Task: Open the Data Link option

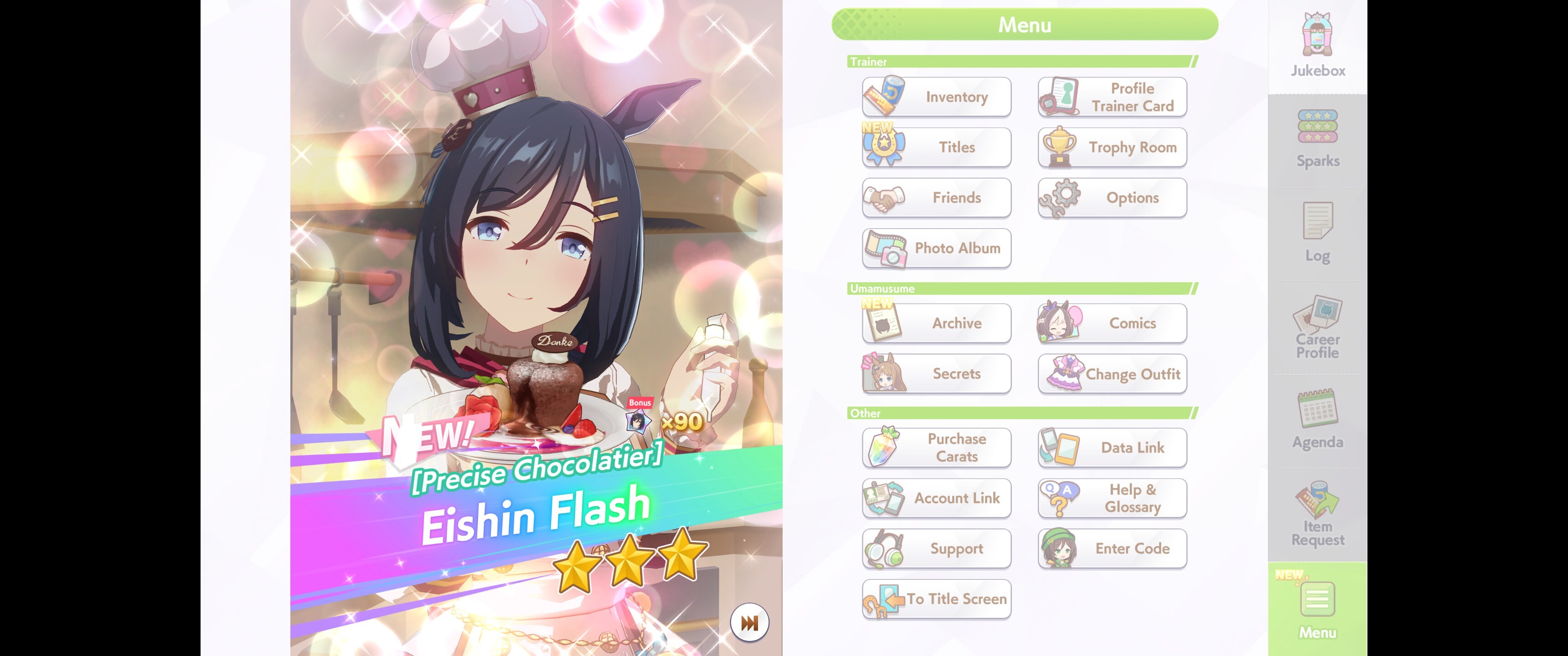Action: pos(1112,448)
